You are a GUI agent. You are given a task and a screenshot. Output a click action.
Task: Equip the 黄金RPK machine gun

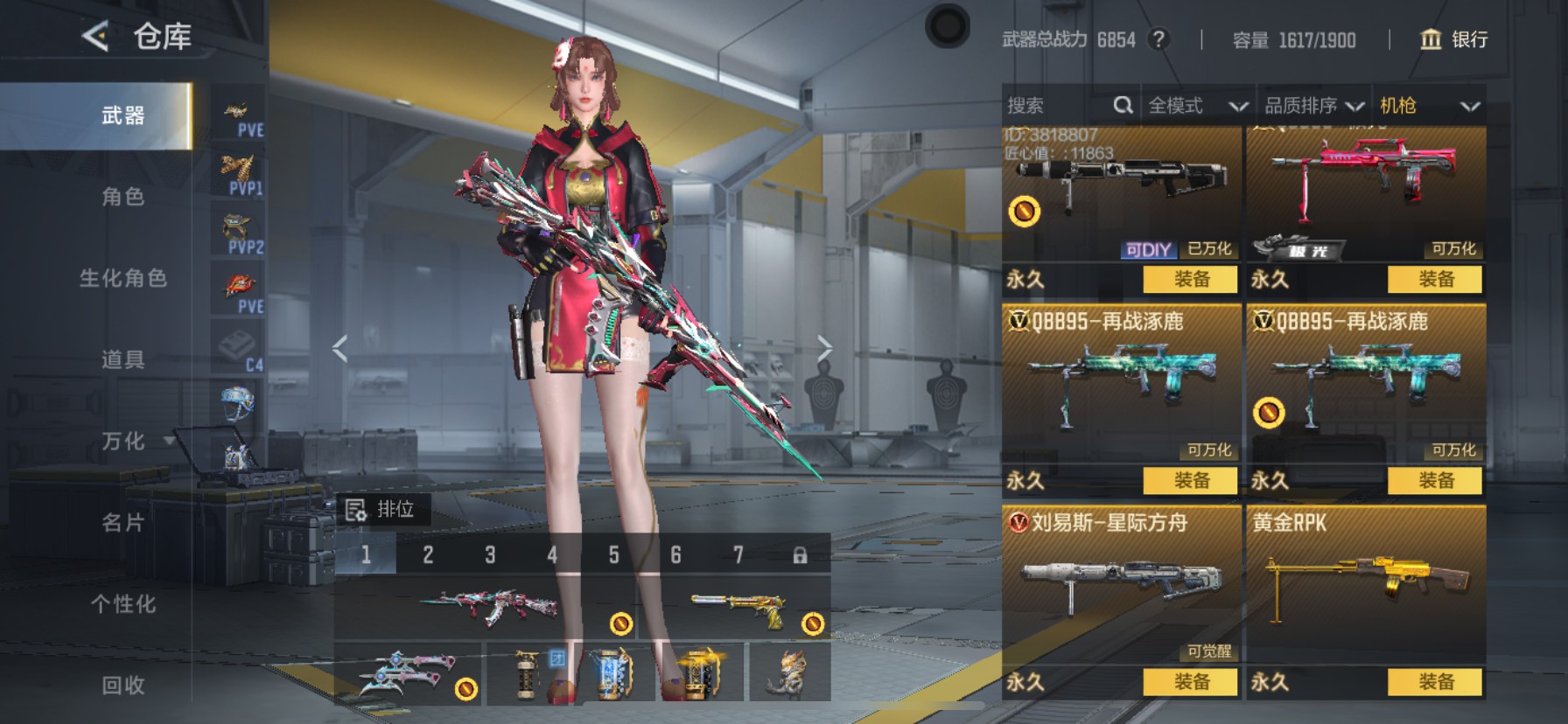click(1435, 682)
